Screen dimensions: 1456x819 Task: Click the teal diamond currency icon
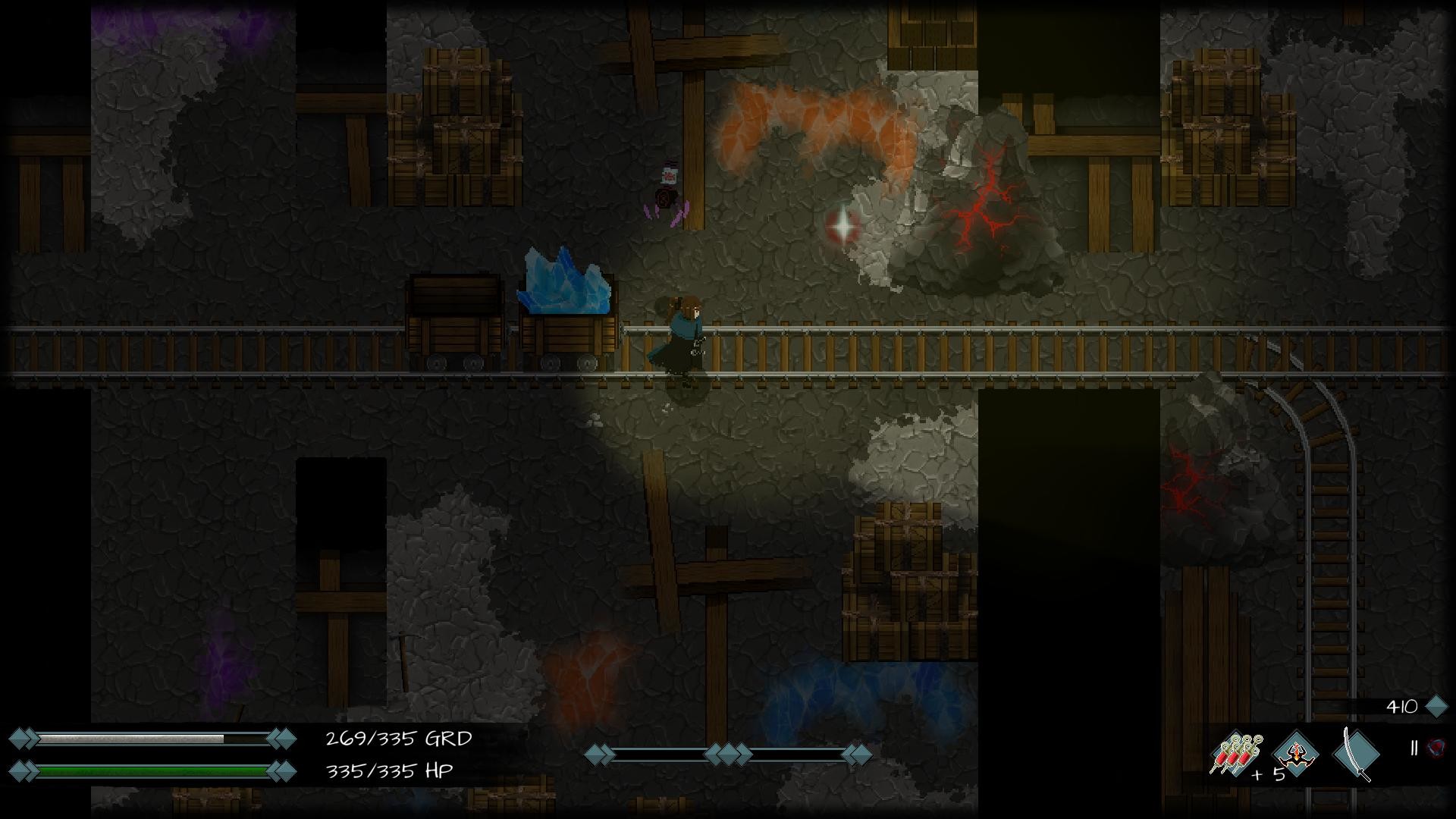click(x=1436, y=707)
